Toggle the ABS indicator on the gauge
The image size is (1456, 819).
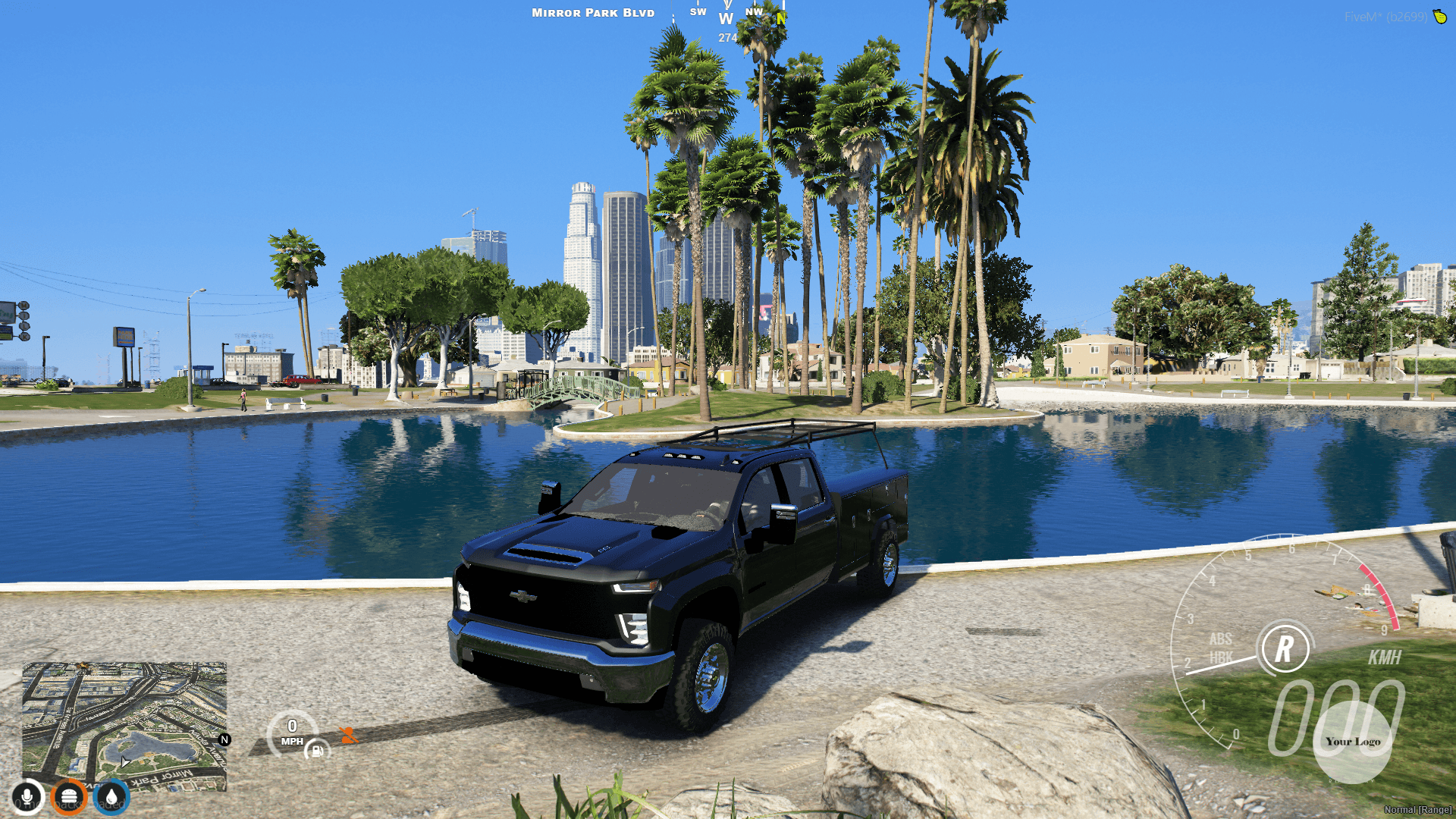click(x=1221, y=640)
